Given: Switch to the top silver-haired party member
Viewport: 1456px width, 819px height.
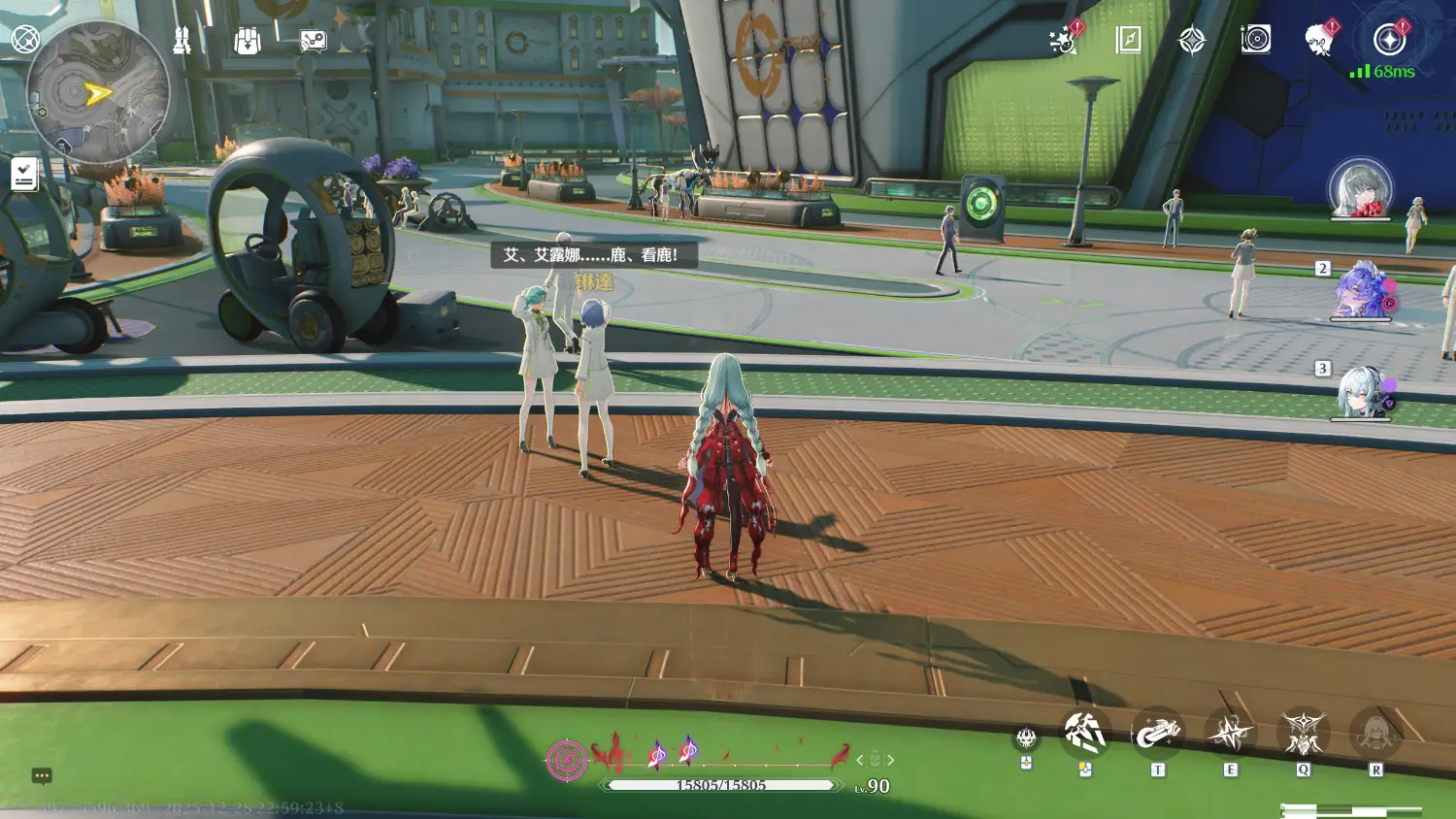Looking at the screenshot, I should click(x=1360, y=188).
